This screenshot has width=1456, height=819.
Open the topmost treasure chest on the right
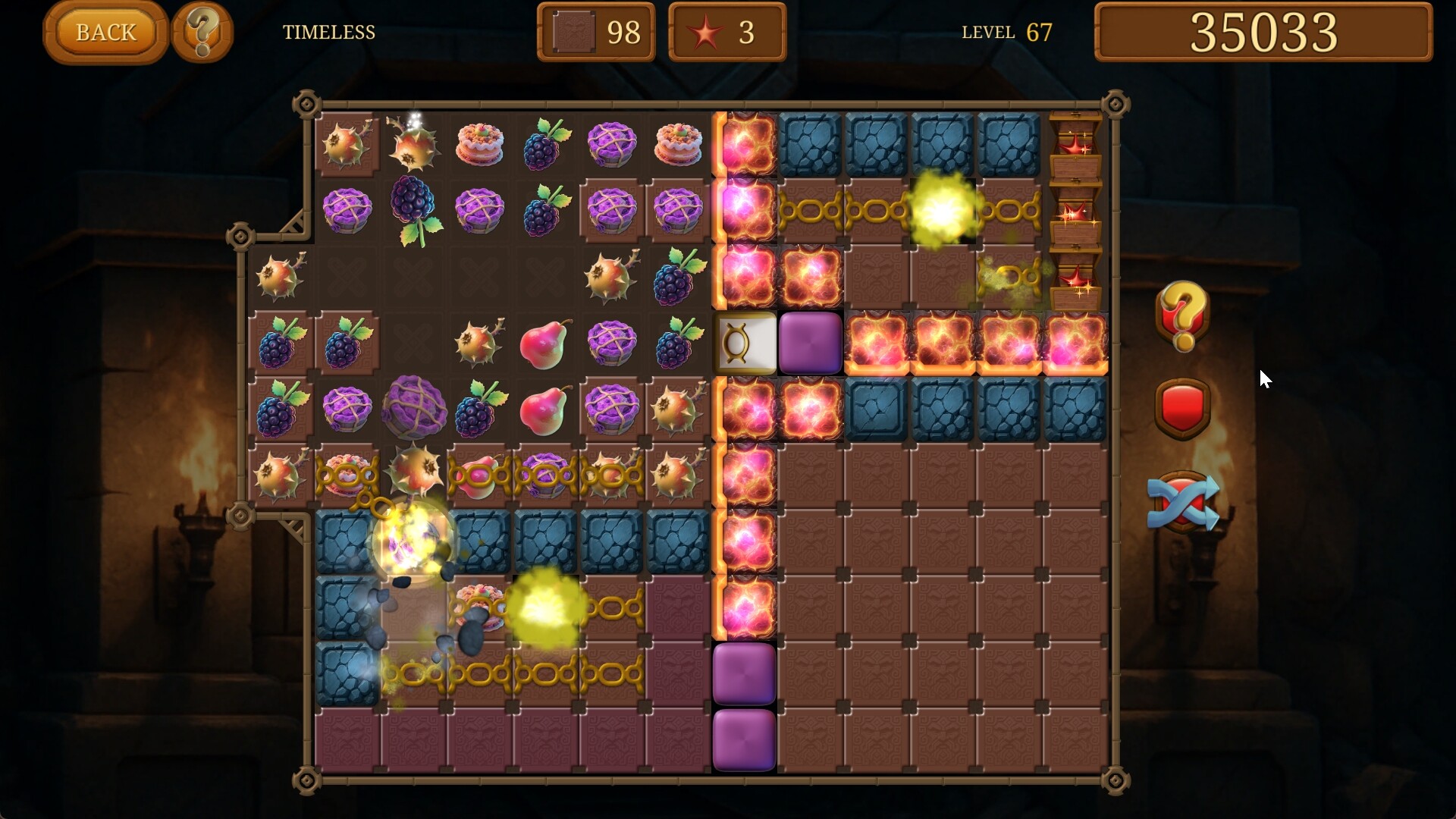(x=1075, y=144)
